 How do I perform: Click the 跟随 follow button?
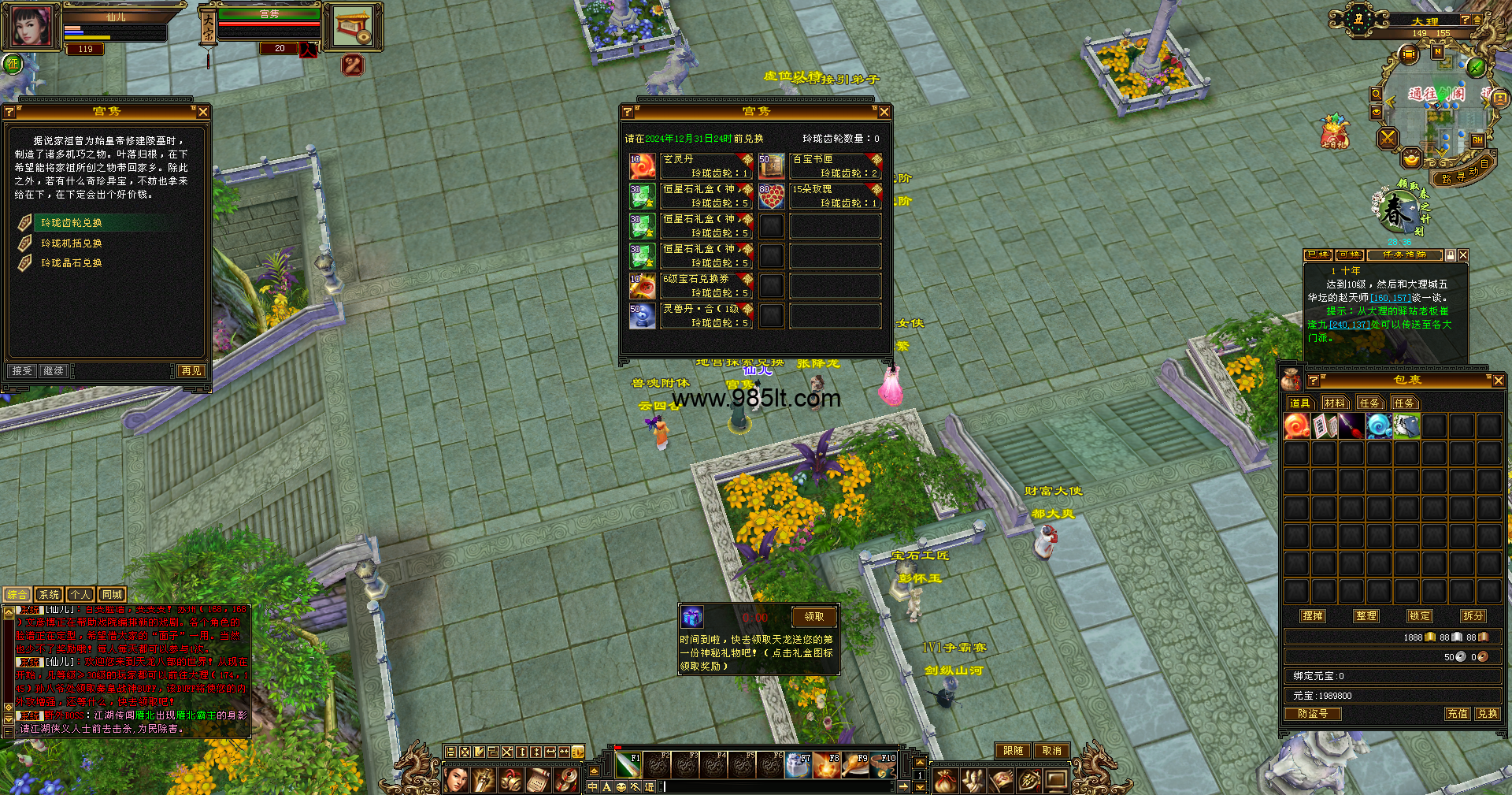[x=1013, y=751]
